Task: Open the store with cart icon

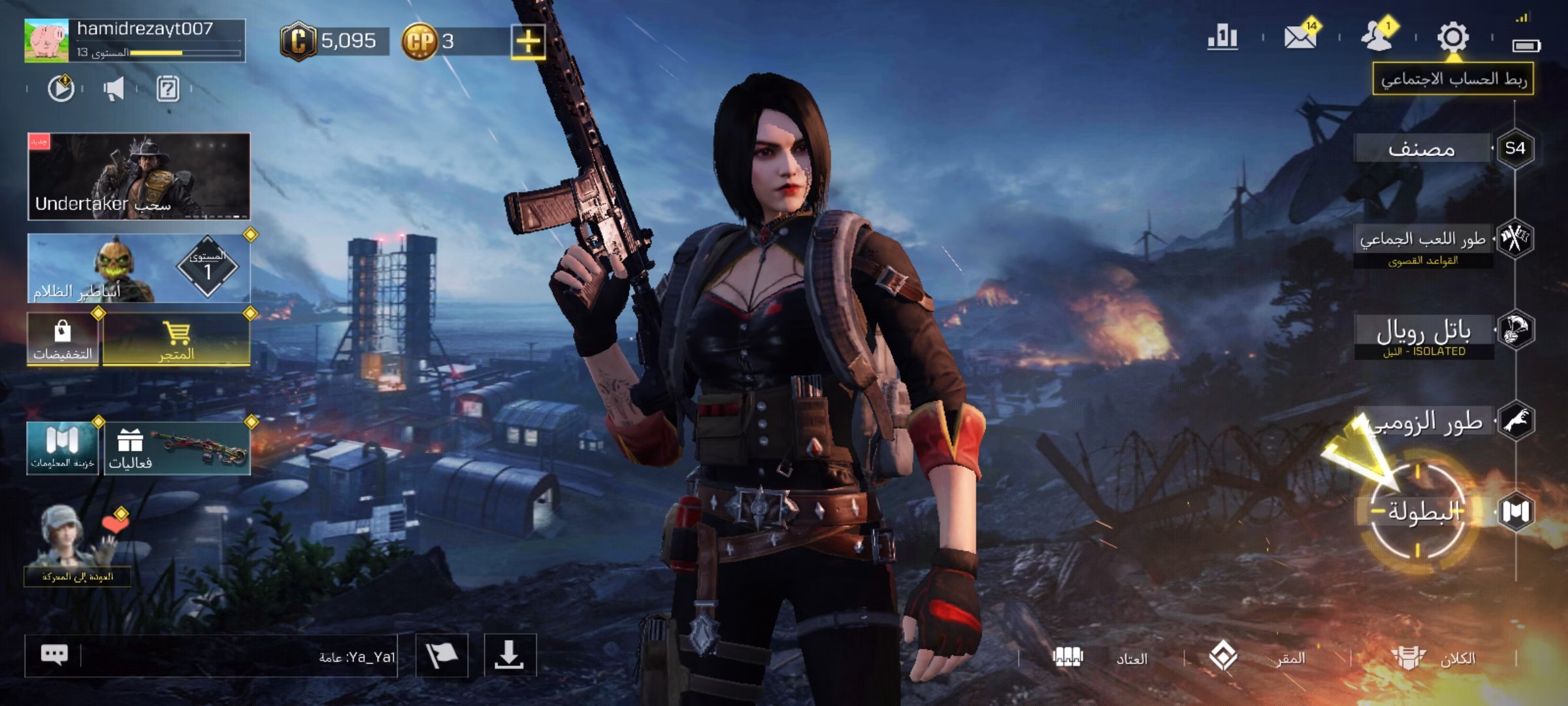Action: (x=176, y=339)
